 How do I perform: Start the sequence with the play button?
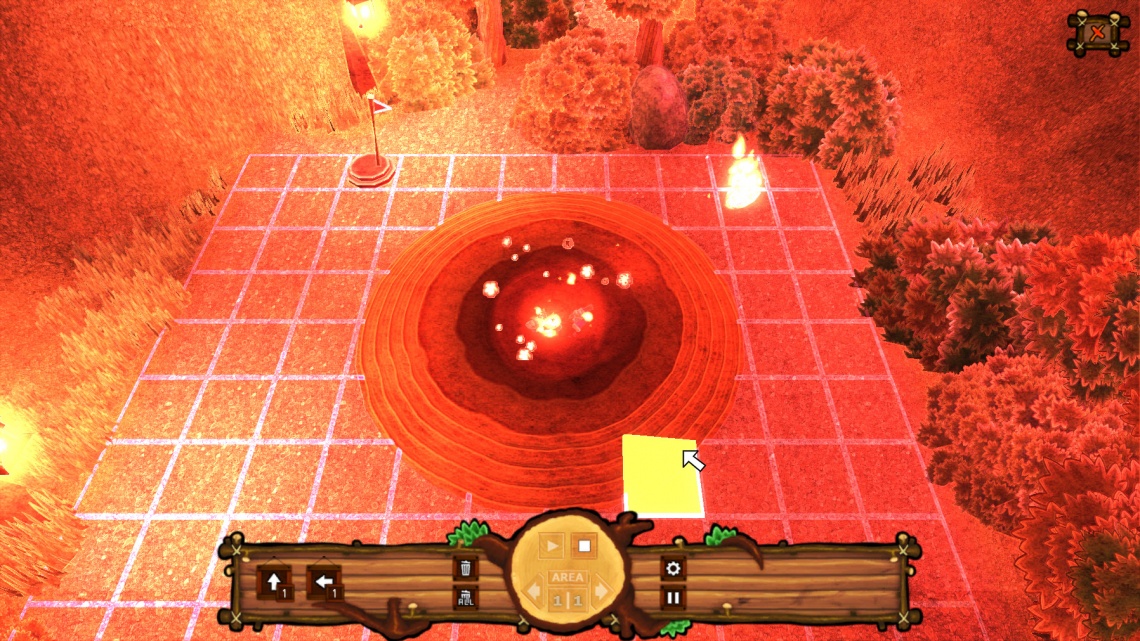(551, 547)
